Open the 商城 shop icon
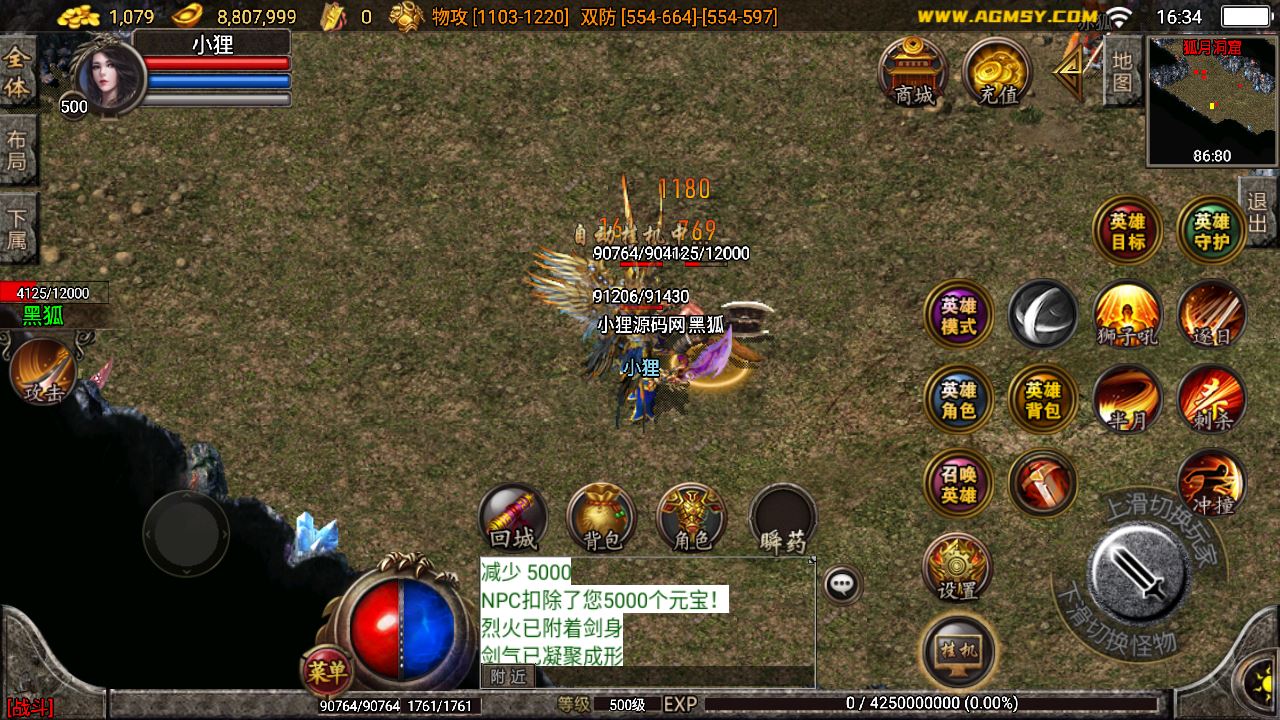 click(x=916, y=74)
